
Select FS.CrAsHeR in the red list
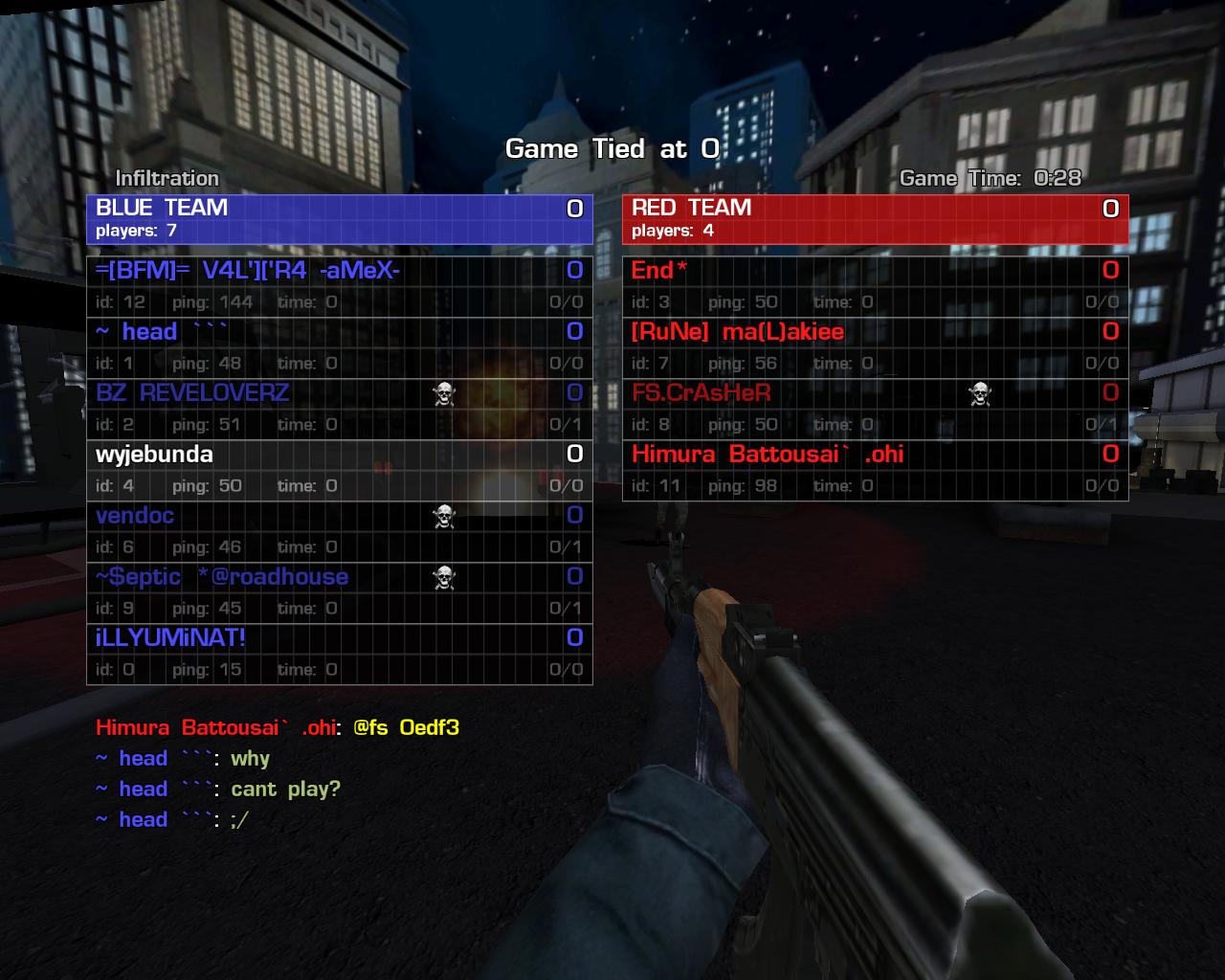875,408
